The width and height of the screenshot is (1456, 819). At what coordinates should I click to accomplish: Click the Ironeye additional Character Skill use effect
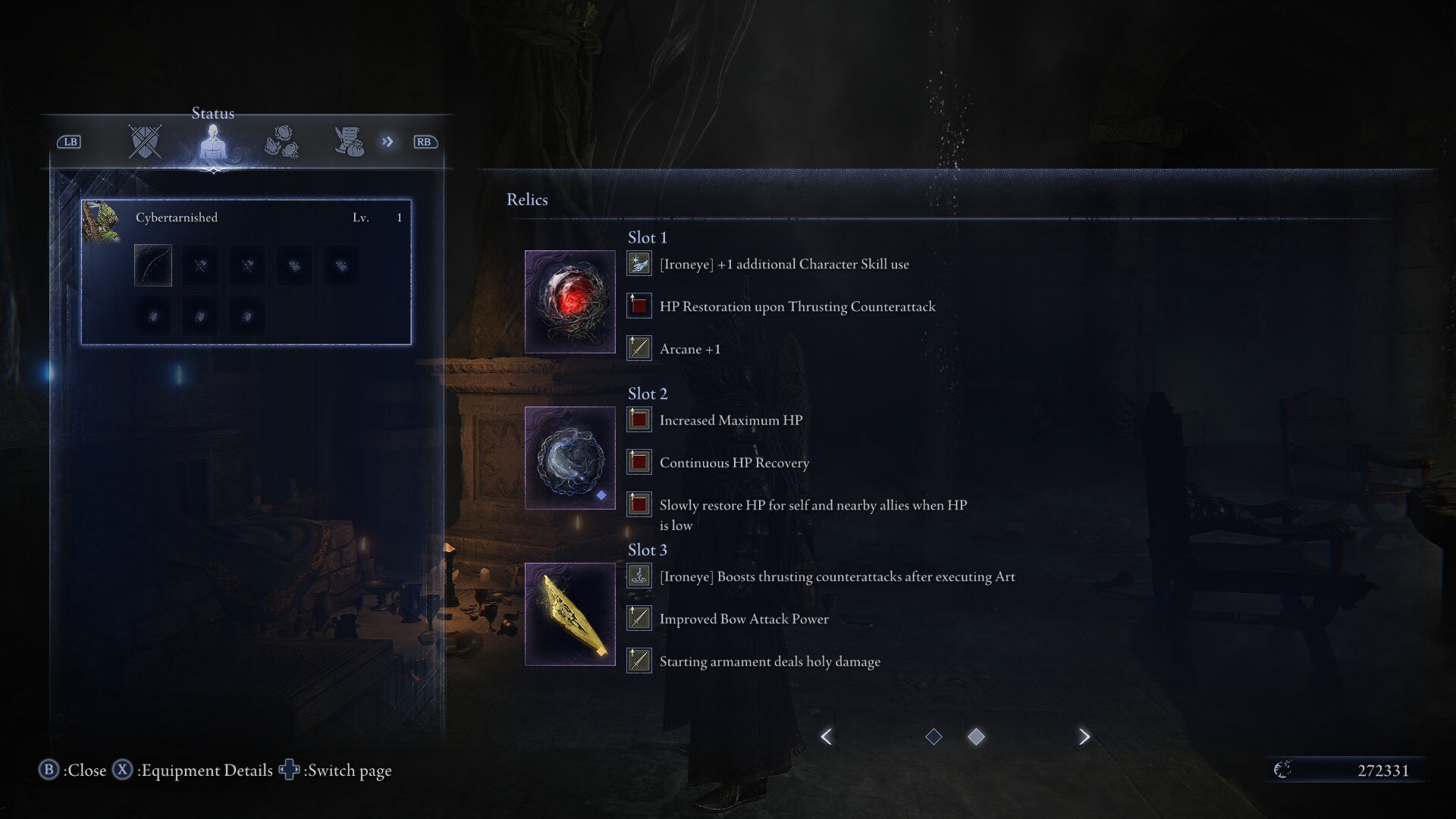tap(783, 264)
